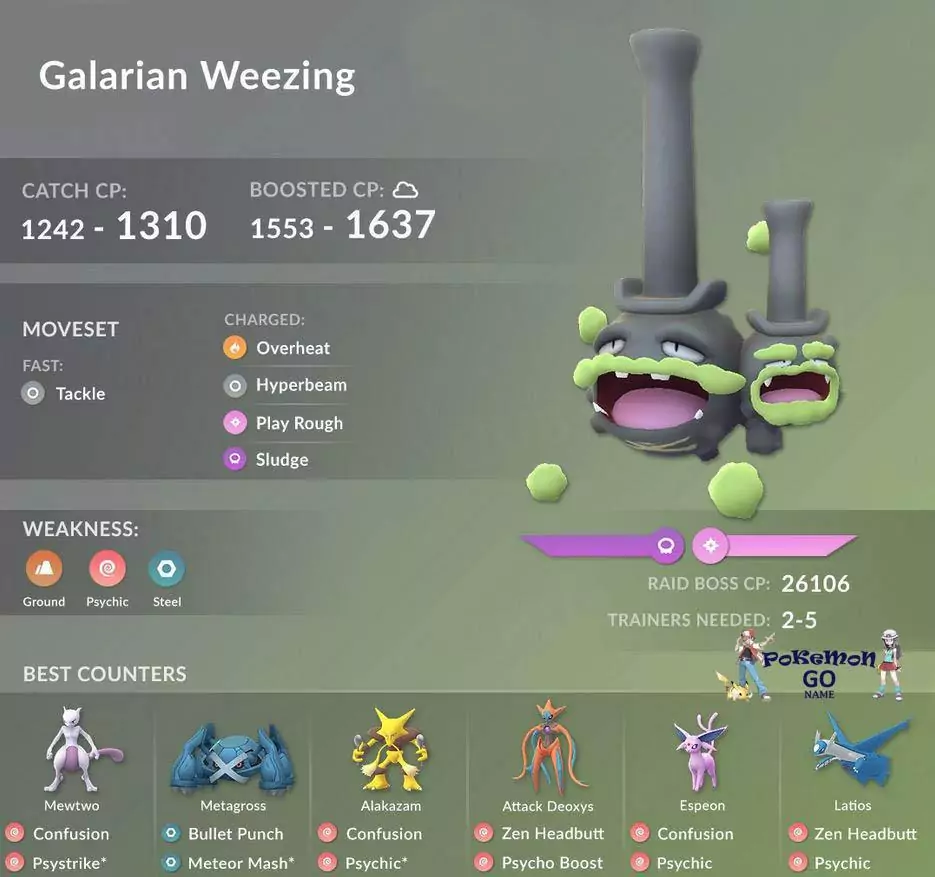Click the Fairy type icon on pink bar

point(710,545)
